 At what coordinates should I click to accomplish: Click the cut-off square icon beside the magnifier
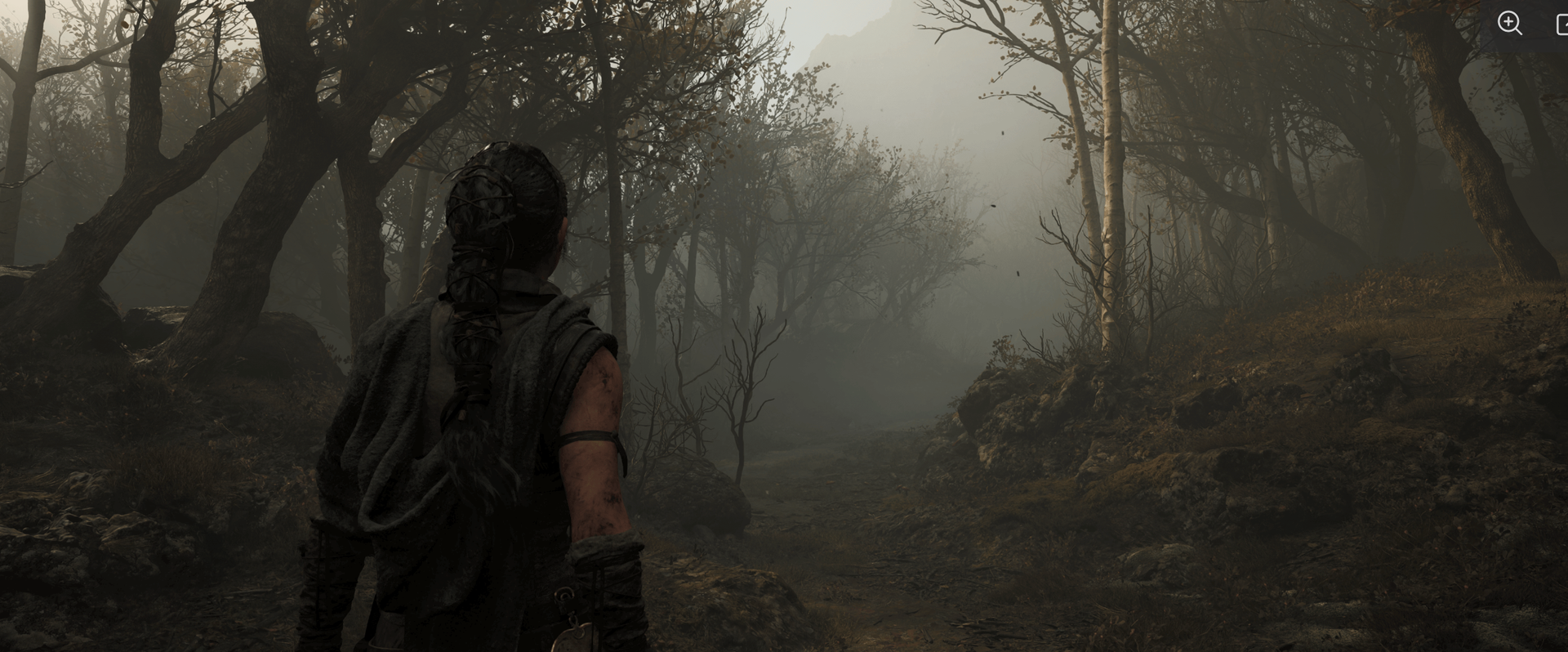click(1561, 24)
